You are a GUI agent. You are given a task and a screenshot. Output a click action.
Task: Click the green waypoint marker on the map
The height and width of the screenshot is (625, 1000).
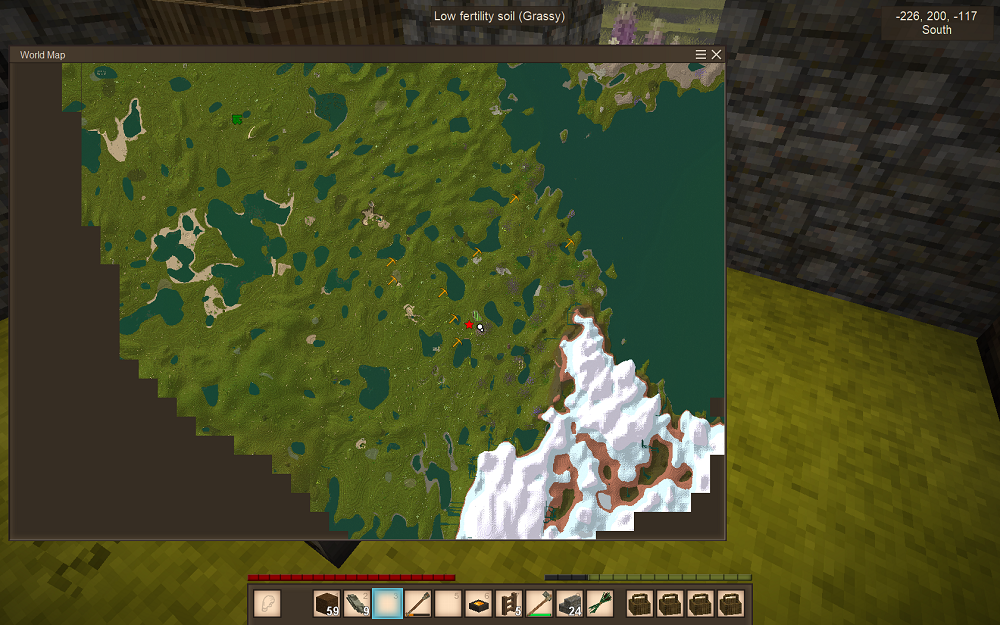237,119
